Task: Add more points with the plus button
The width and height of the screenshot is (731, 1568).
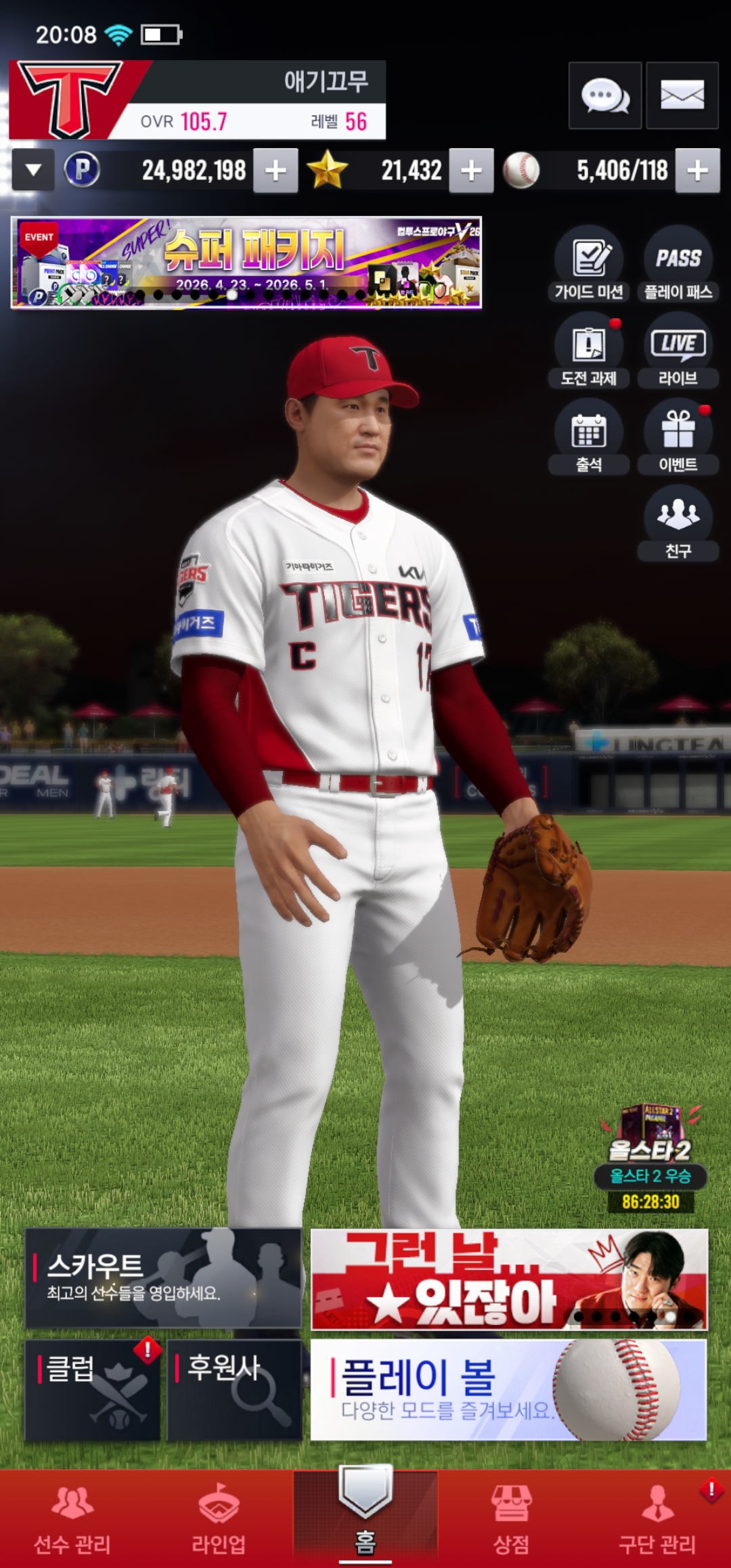Action: pos(275,171)
